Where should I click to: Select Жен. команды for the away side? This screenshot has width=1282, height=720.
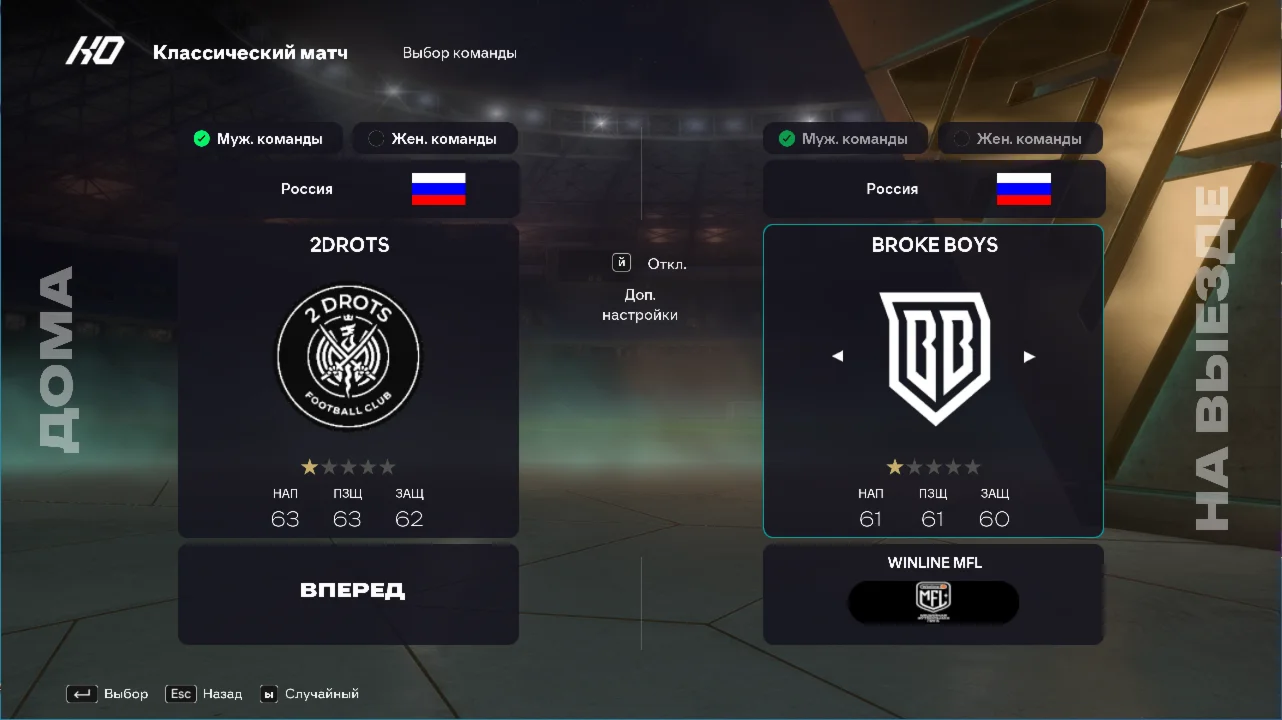click(1020, 138)
